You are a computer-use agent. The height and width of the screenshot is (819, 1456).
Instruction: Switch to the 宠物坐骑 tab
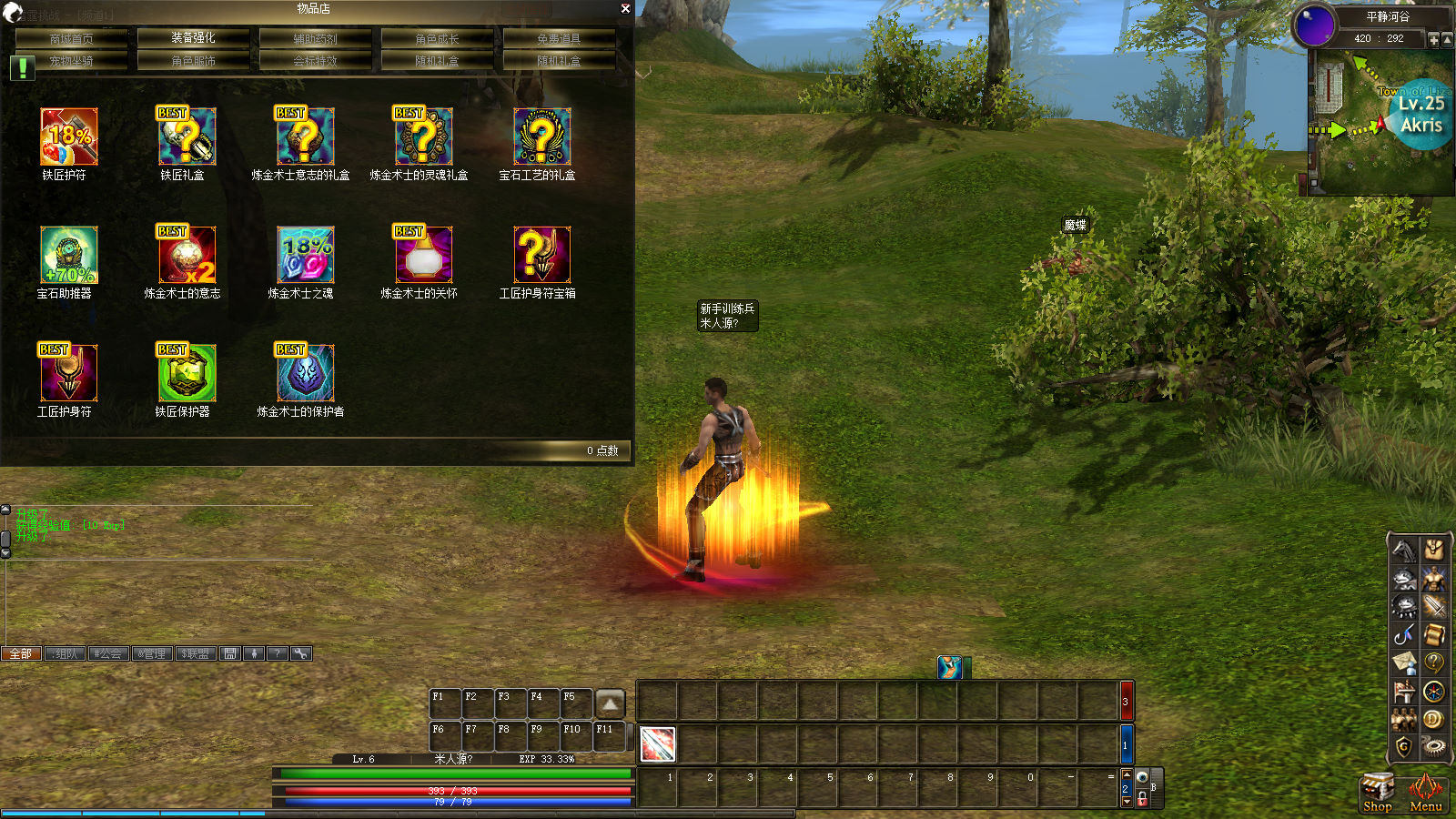(x=71, y=61)
